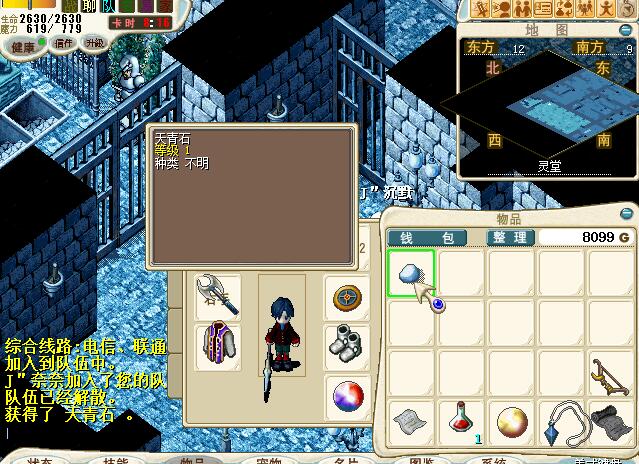Select the red potion flask slot
The width and height of the screenshot is (639, 464).
pos(460,422)
